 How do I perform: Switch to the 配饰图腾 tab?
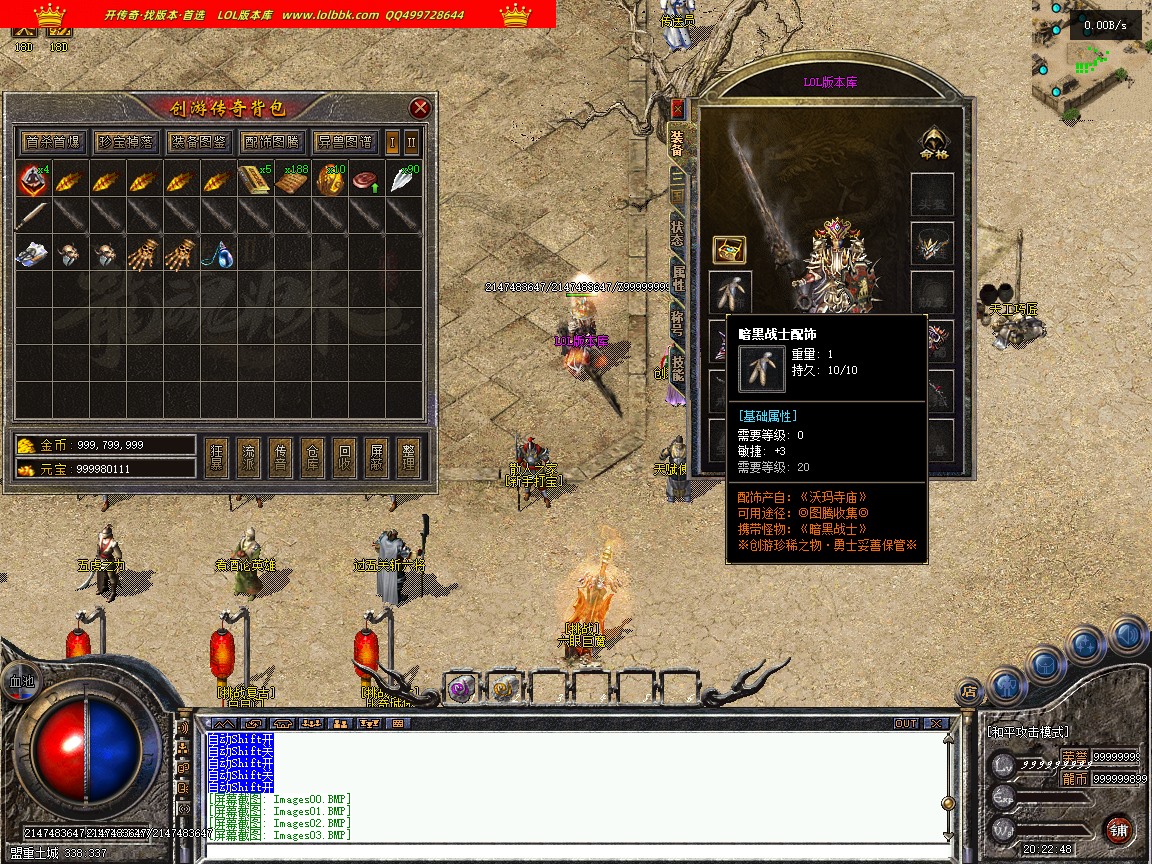(x=271, y=142)
